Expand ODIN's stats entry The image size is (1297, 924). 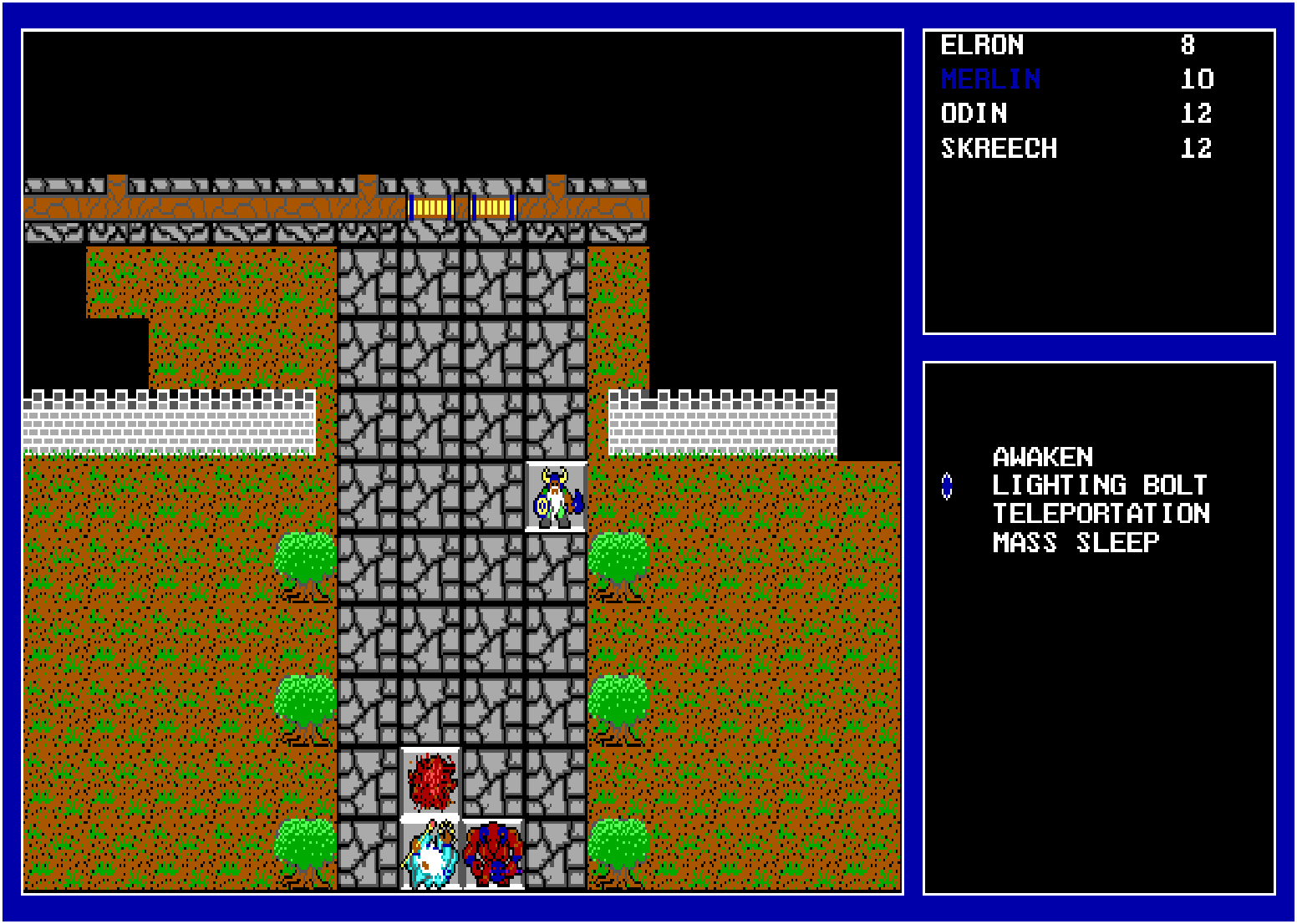(x=974, y=114)
